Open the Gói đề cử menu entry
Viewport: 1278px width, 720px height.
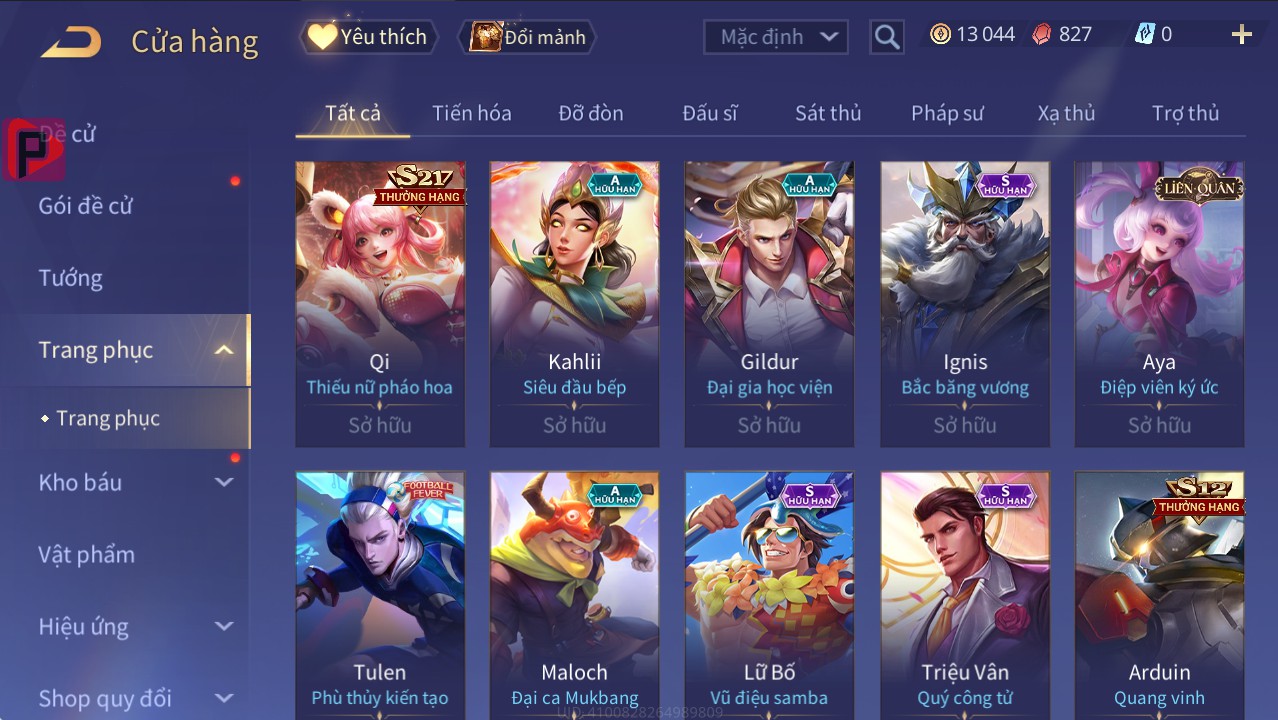click(86, 206)
